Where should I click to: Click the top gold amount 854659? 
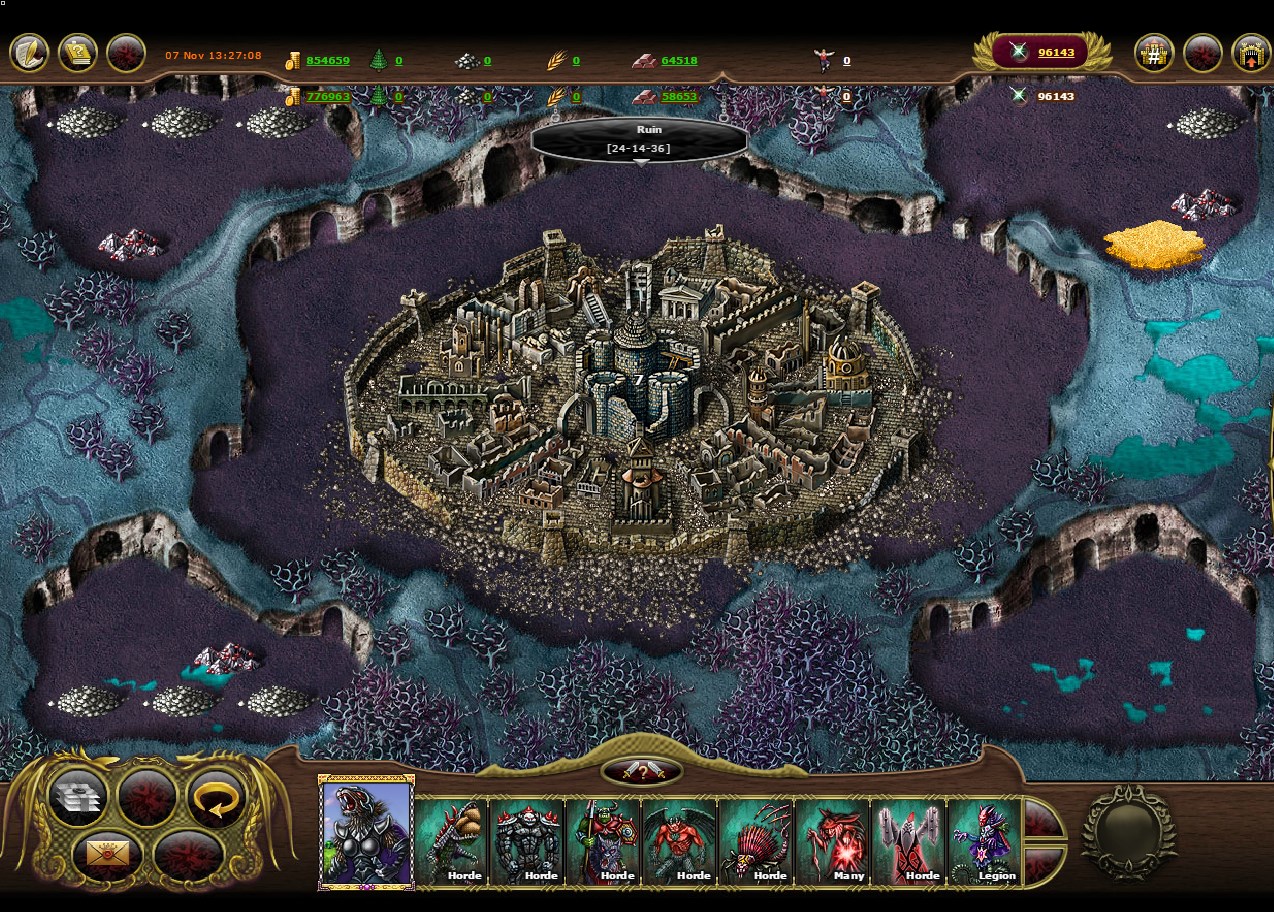(327, 61)
